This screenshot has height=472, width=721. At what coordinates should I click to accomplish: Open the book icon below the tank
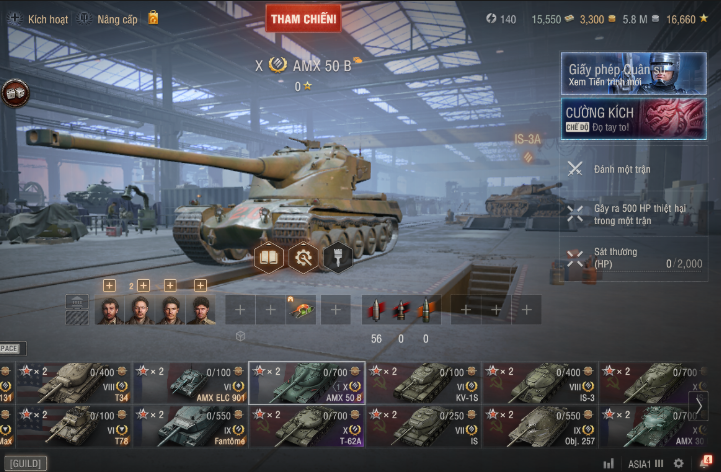coord(269,256)
